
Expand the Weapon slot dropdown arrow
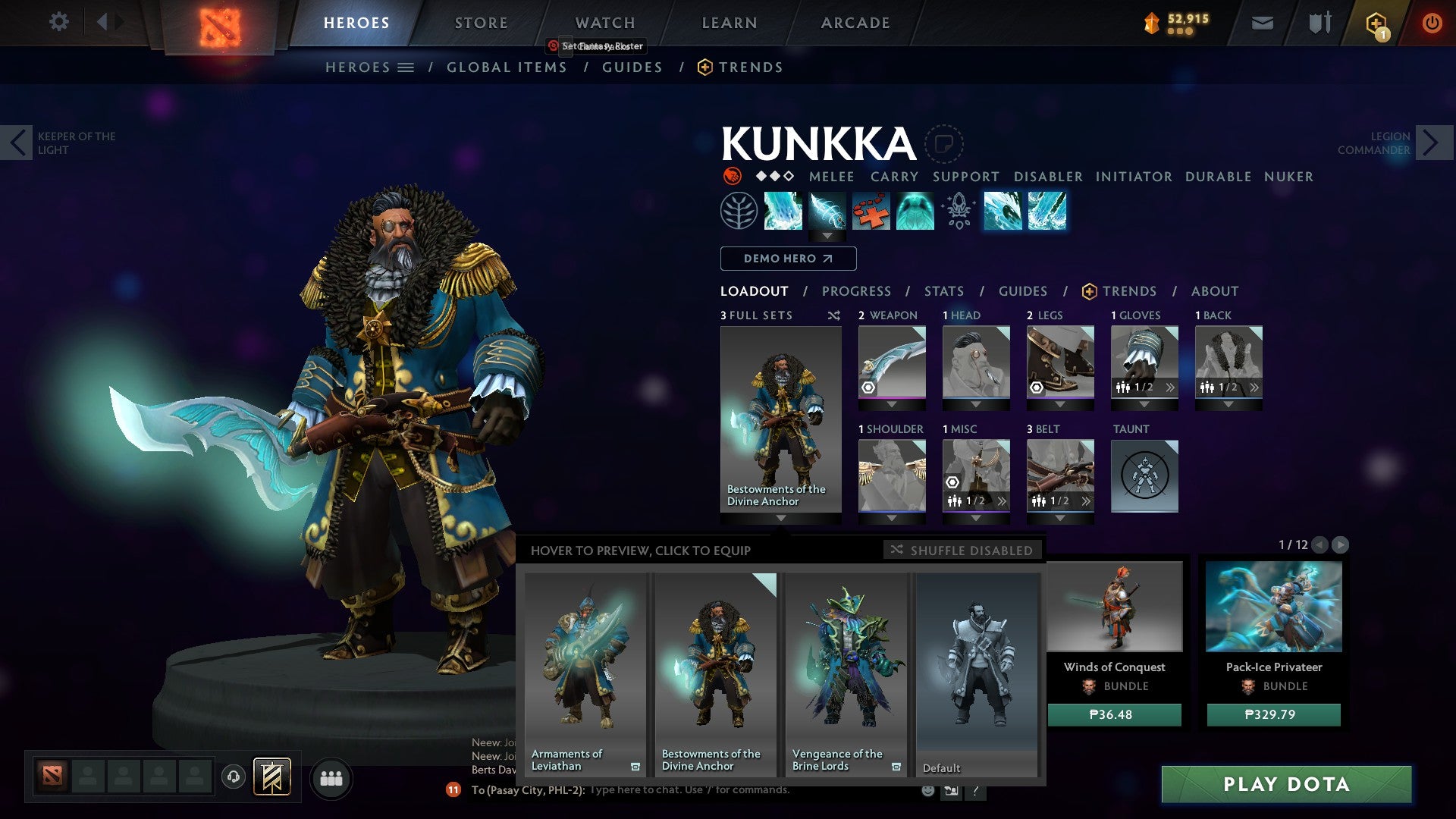click(x=892, y=405)
